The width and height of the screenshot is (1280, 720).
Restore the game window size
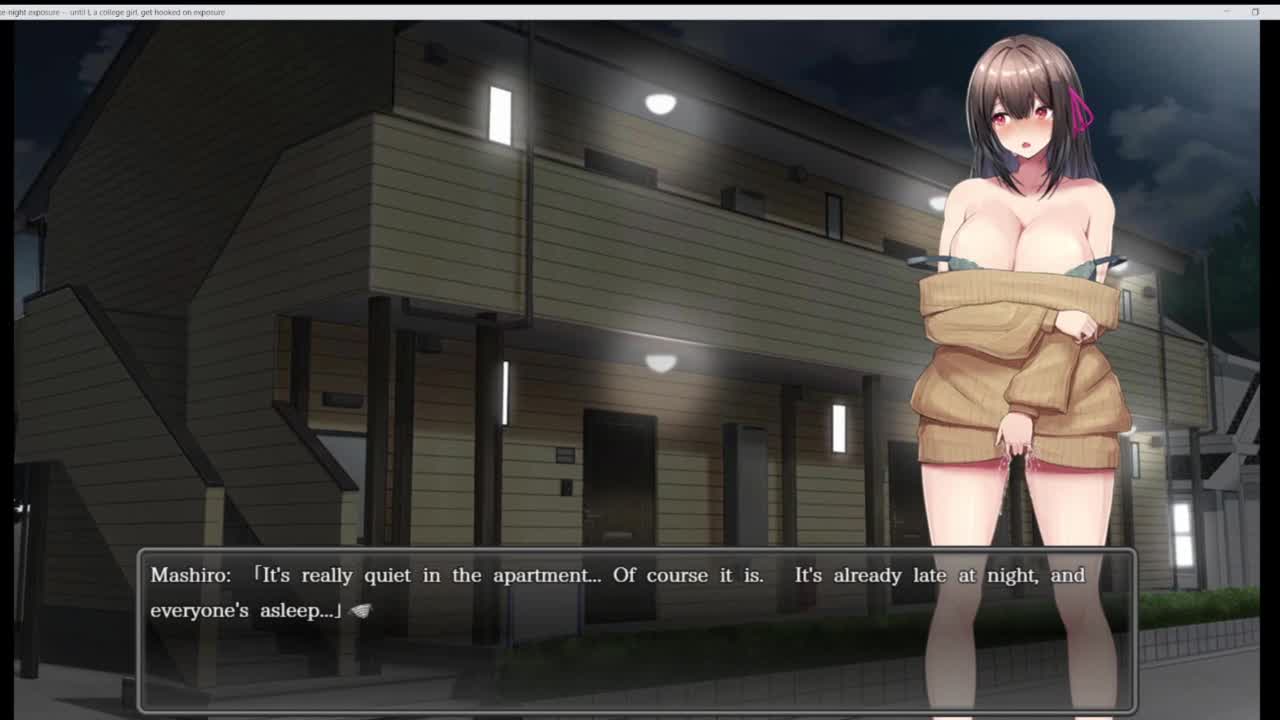(1255, 12)
